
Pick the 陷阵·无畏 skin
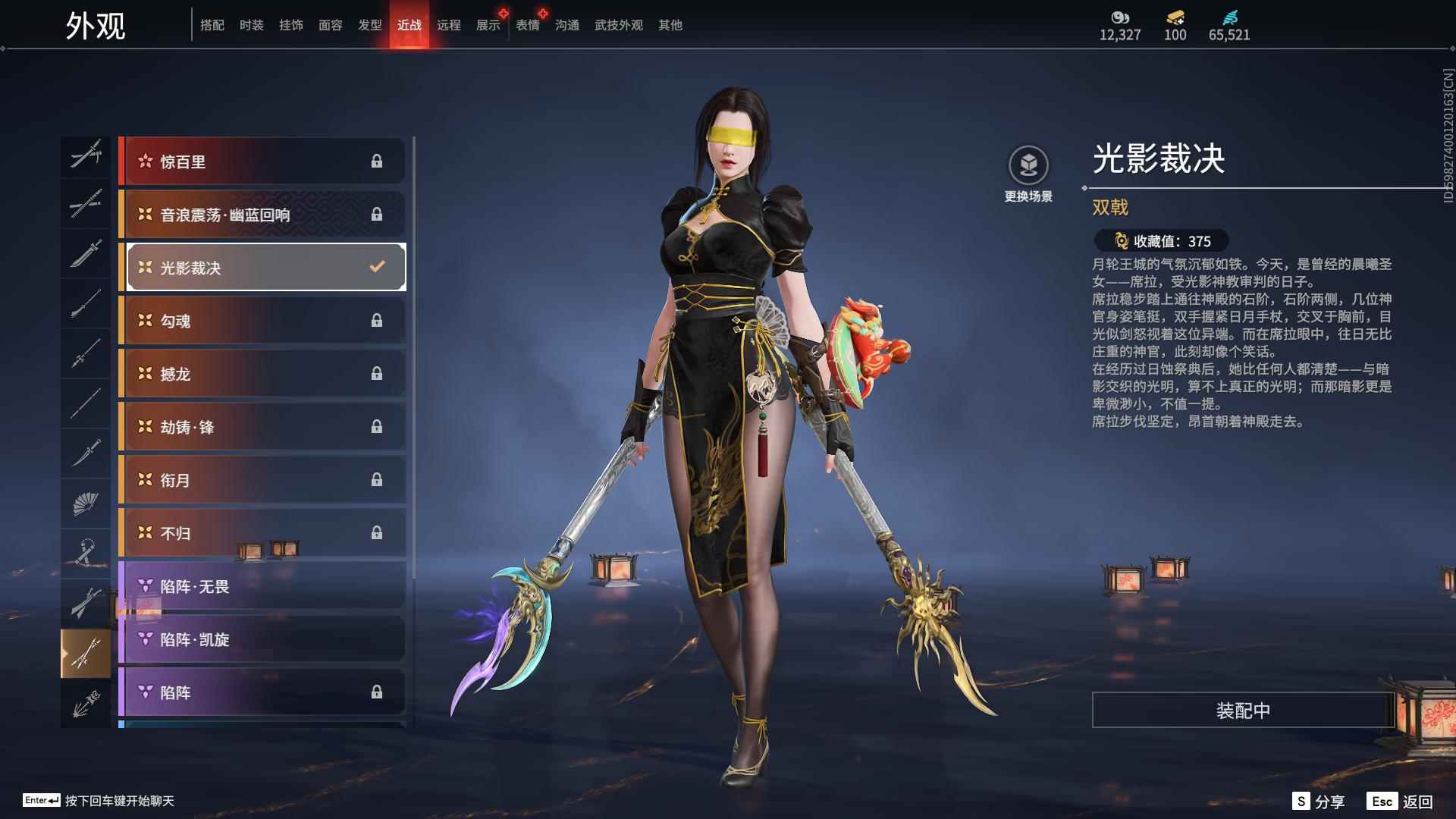pos(262,586)
